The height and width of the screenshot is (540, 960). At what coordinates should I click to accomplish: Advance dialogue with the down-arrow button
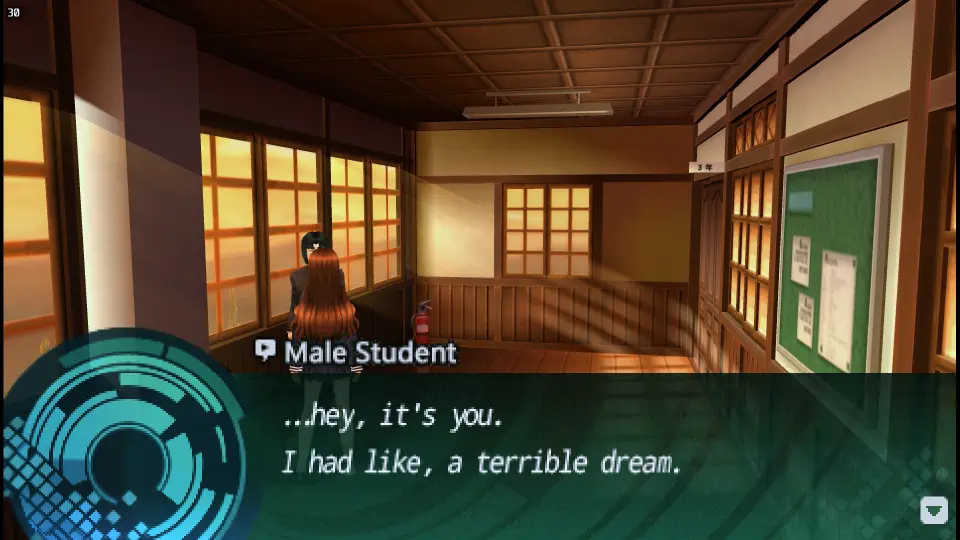(x=933, y=510)
